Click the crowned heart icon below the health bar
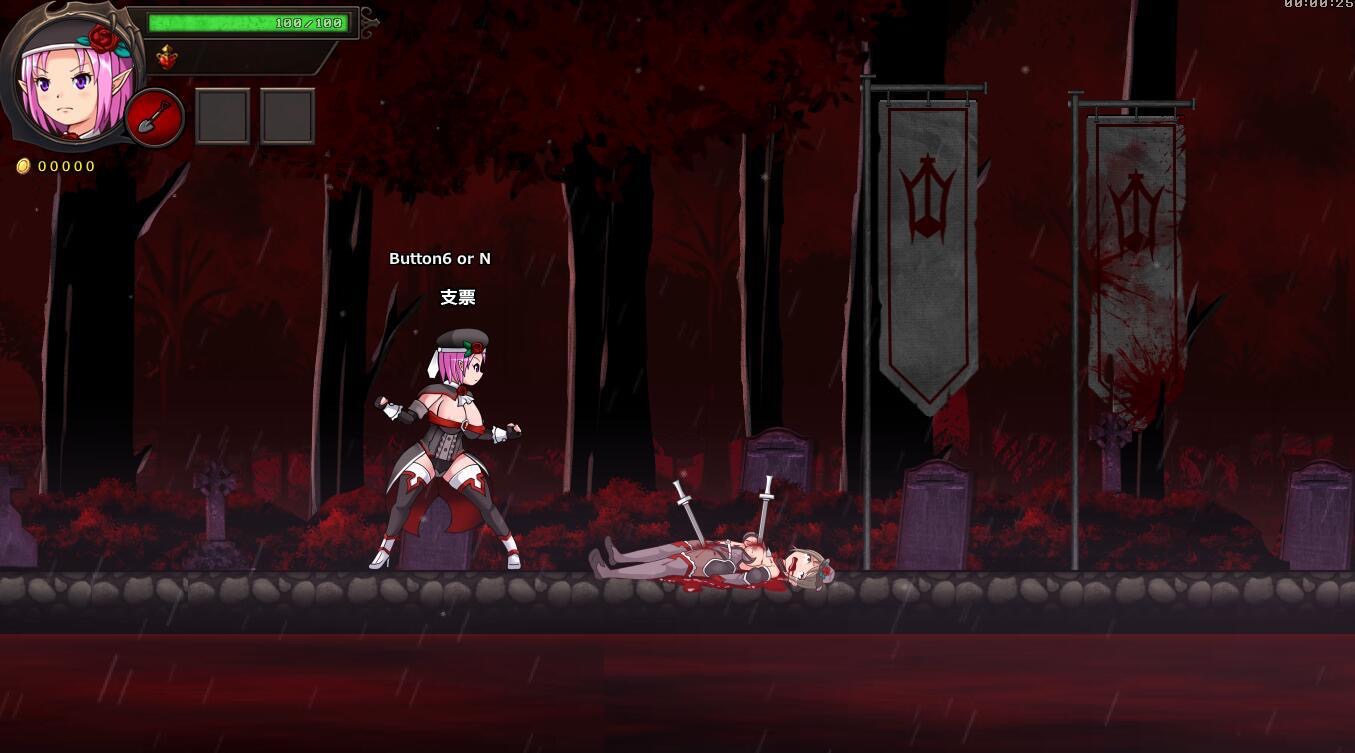The image size is (1355, 753). point(167,58)
